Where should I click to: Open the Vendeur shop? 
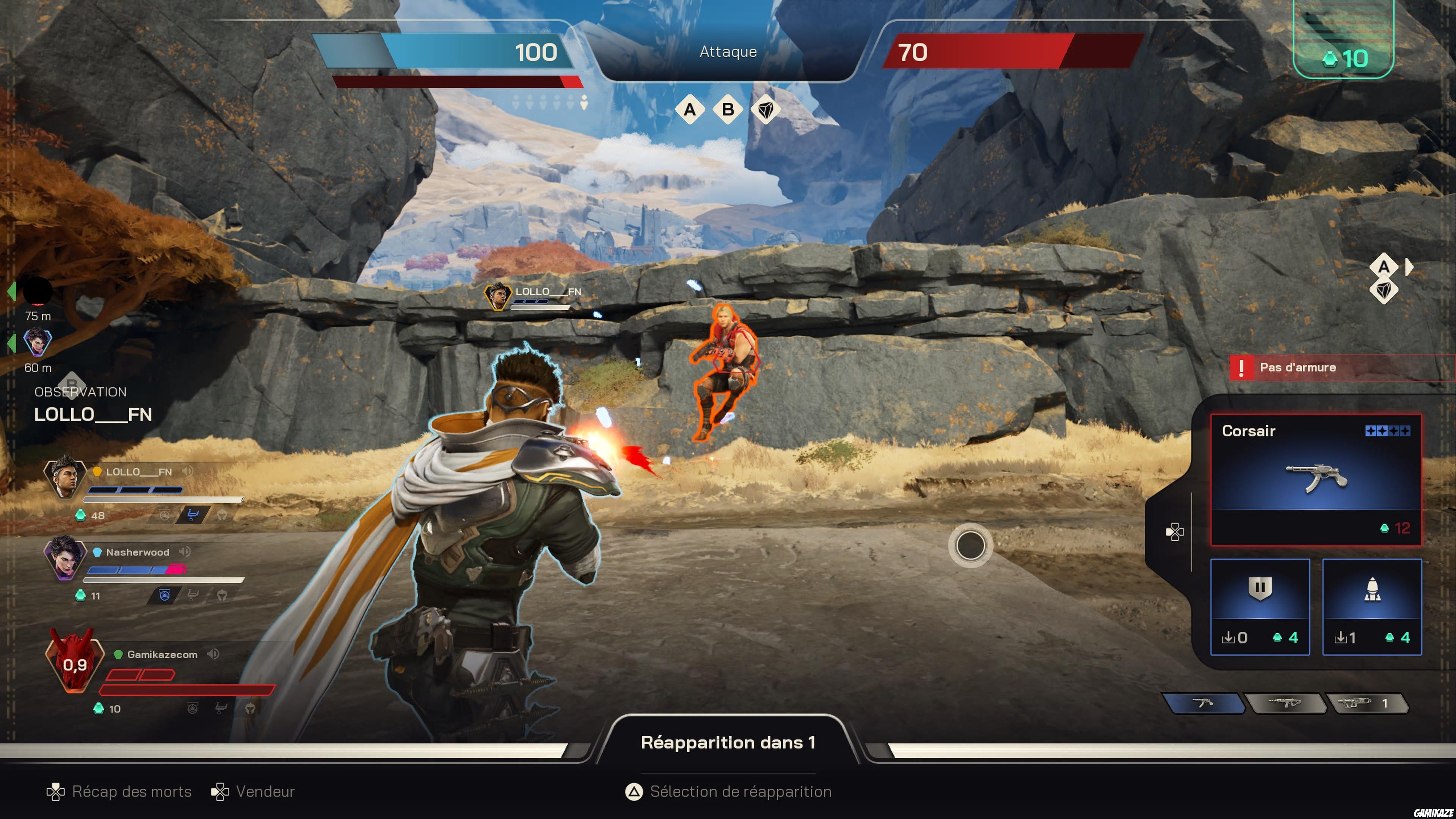pos(253,791)
